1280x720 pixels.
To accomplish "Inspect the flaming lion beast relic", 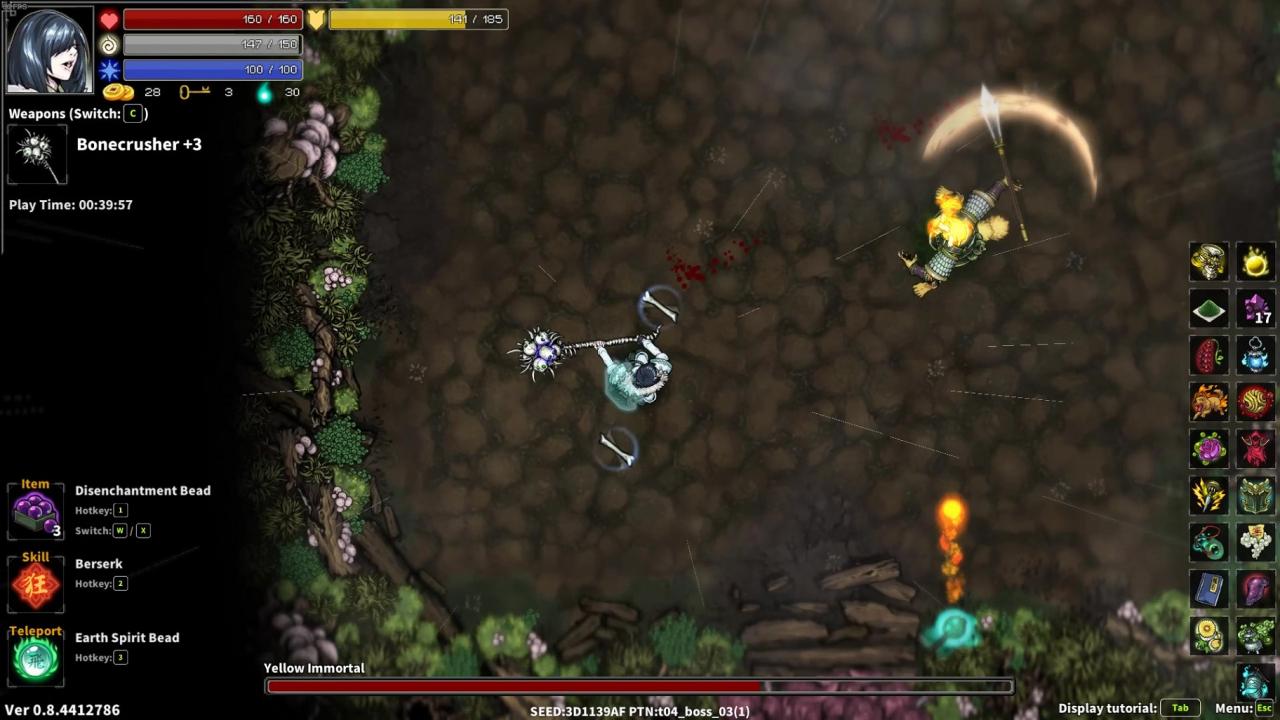I will point(1209,402).
